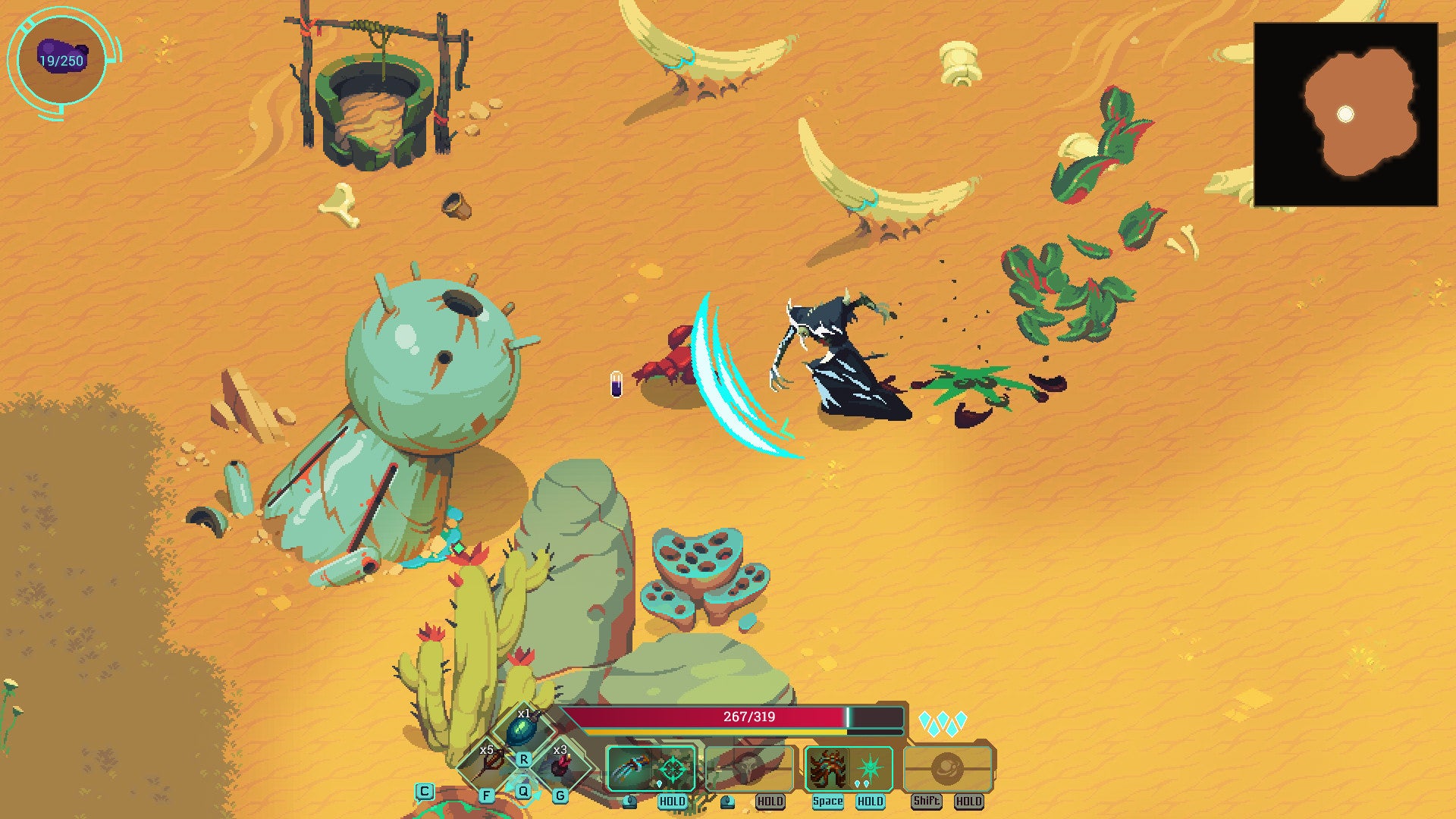Screen dimensions: 1456x819
Task: Click the R keybind badge above the quick slots
Action: (523, 761)
